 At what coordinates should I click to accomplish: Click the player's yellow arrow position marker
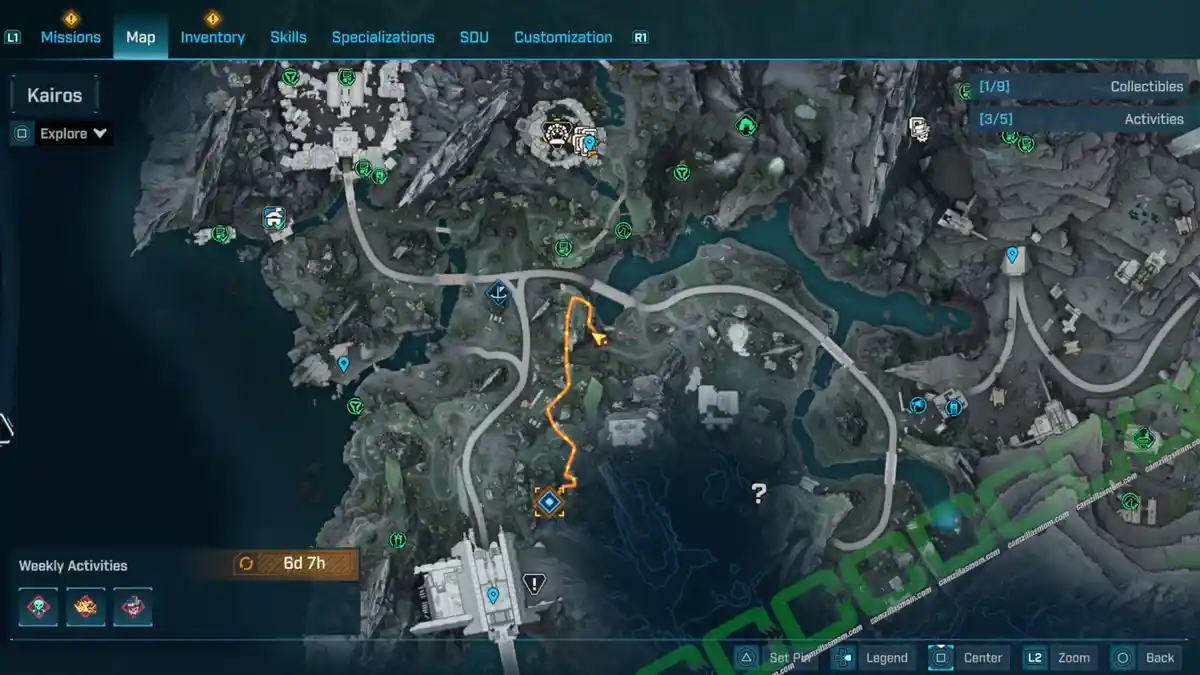(599, 339)
